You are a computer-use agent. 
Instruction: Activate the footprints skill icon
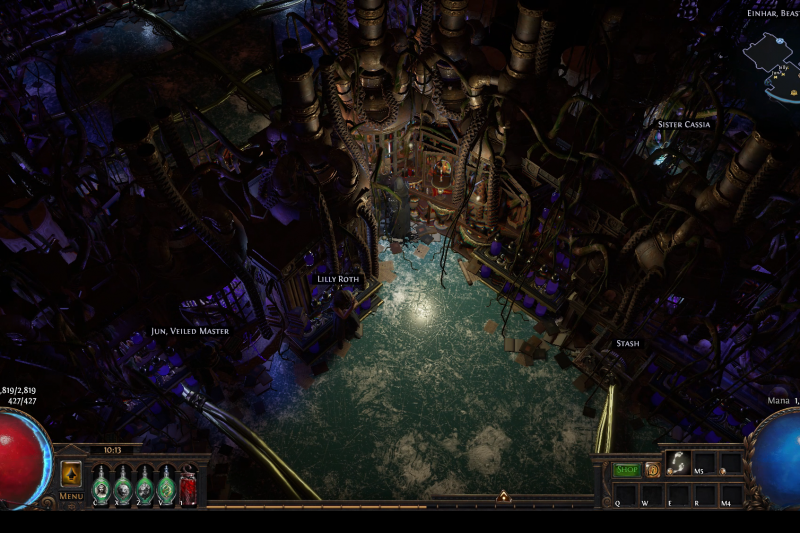pyautogui.click(x=679, y=461)
